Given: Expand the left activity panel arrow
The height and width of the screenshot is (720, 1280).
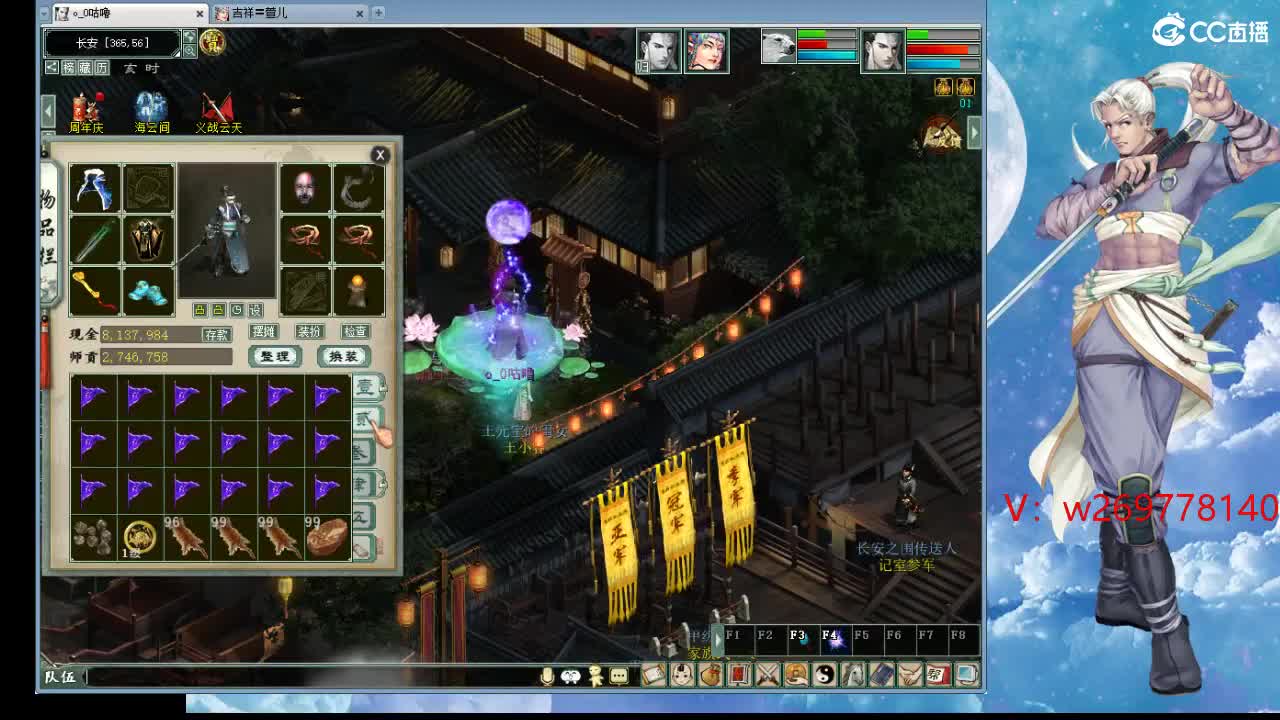Looking at the screenshot, I should click(x=48, y=110).
